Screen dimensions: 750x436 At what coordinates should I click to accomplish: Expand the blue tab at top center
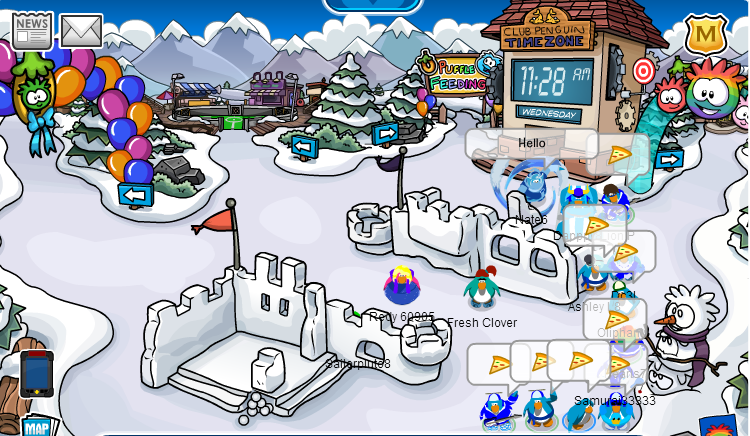click(372, 6)
